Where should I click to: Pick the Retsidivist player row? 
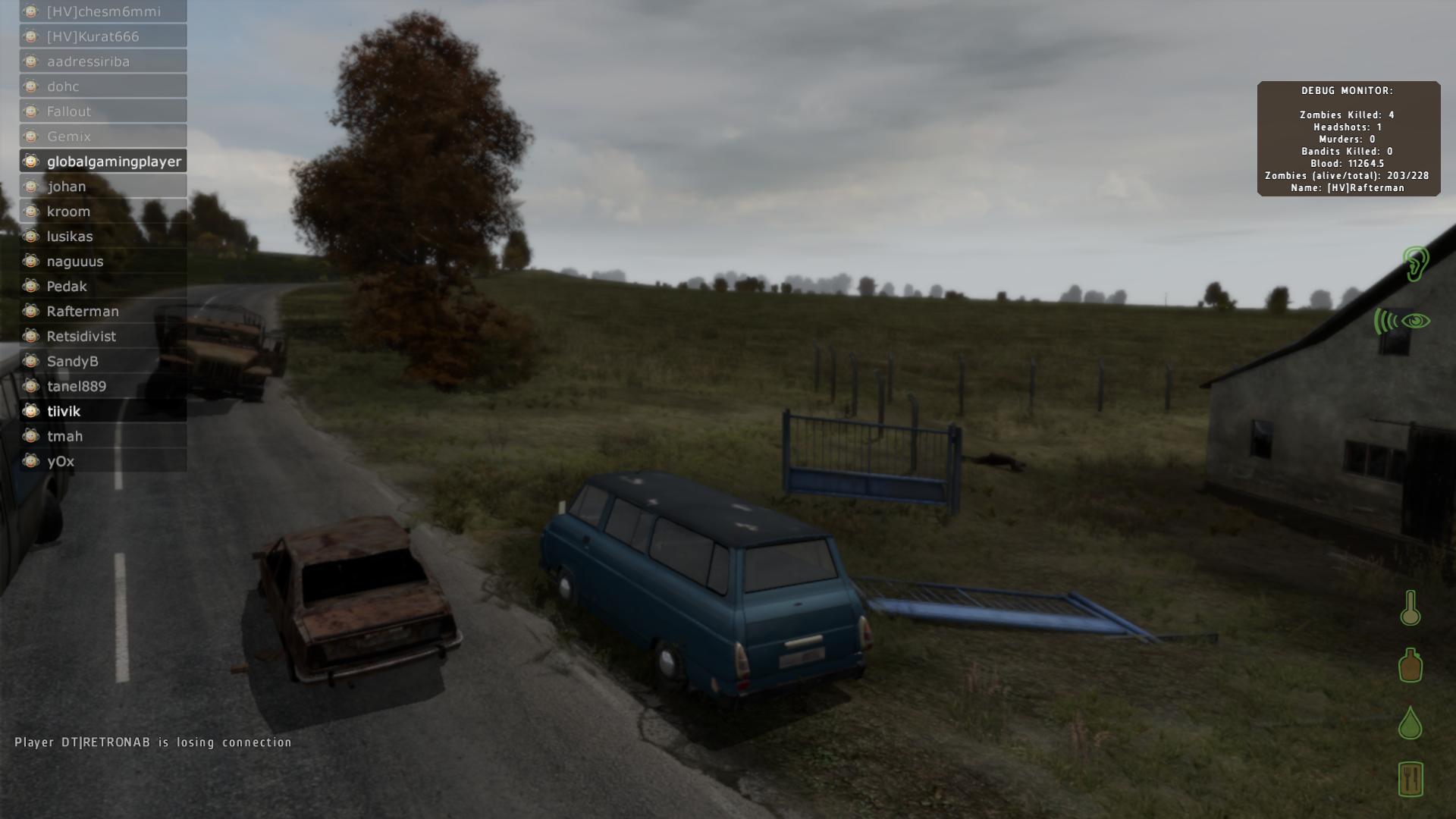103,337
